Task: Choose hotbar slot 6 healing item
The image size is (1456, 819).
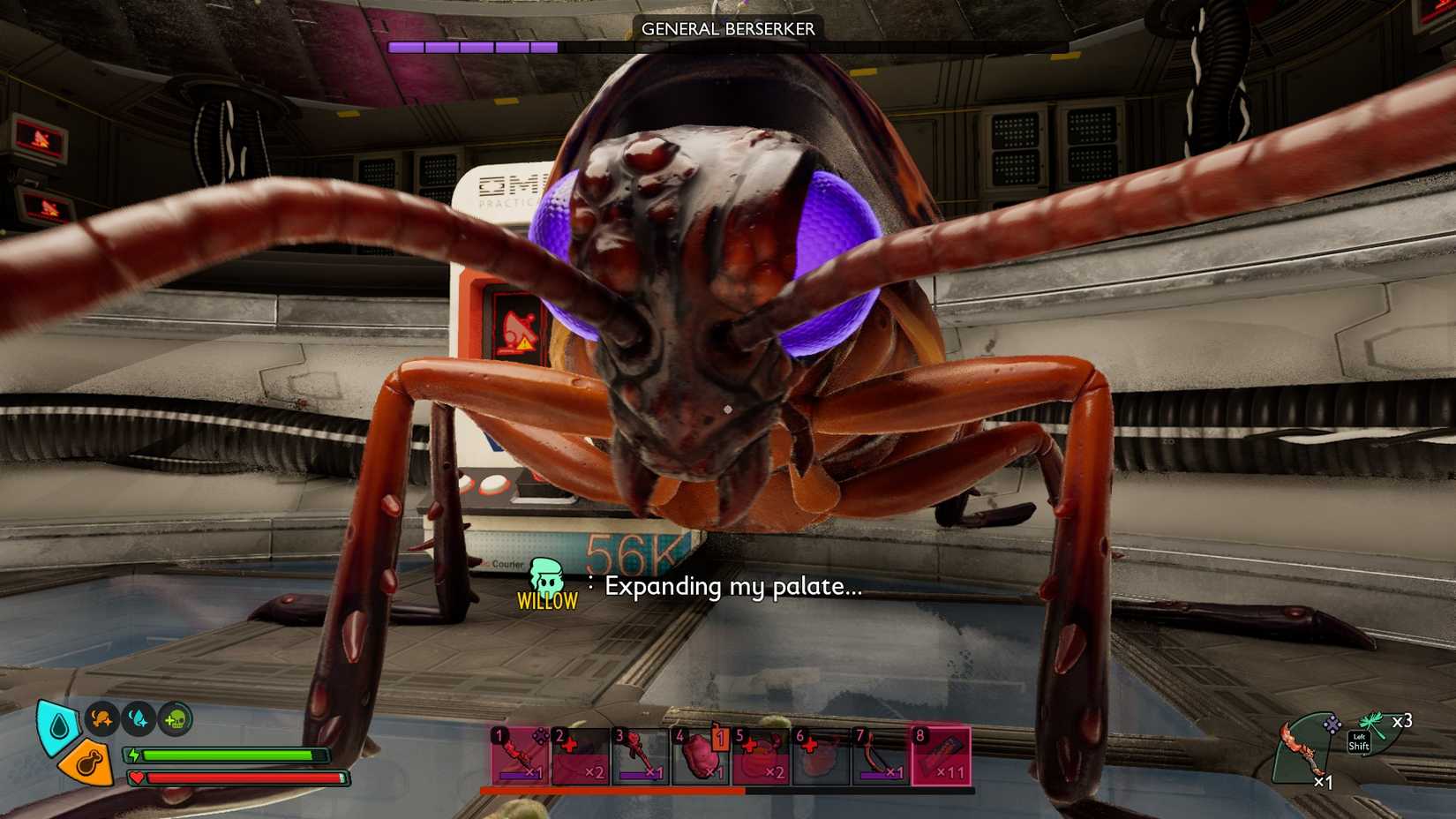Action: [x=821, y=756]
